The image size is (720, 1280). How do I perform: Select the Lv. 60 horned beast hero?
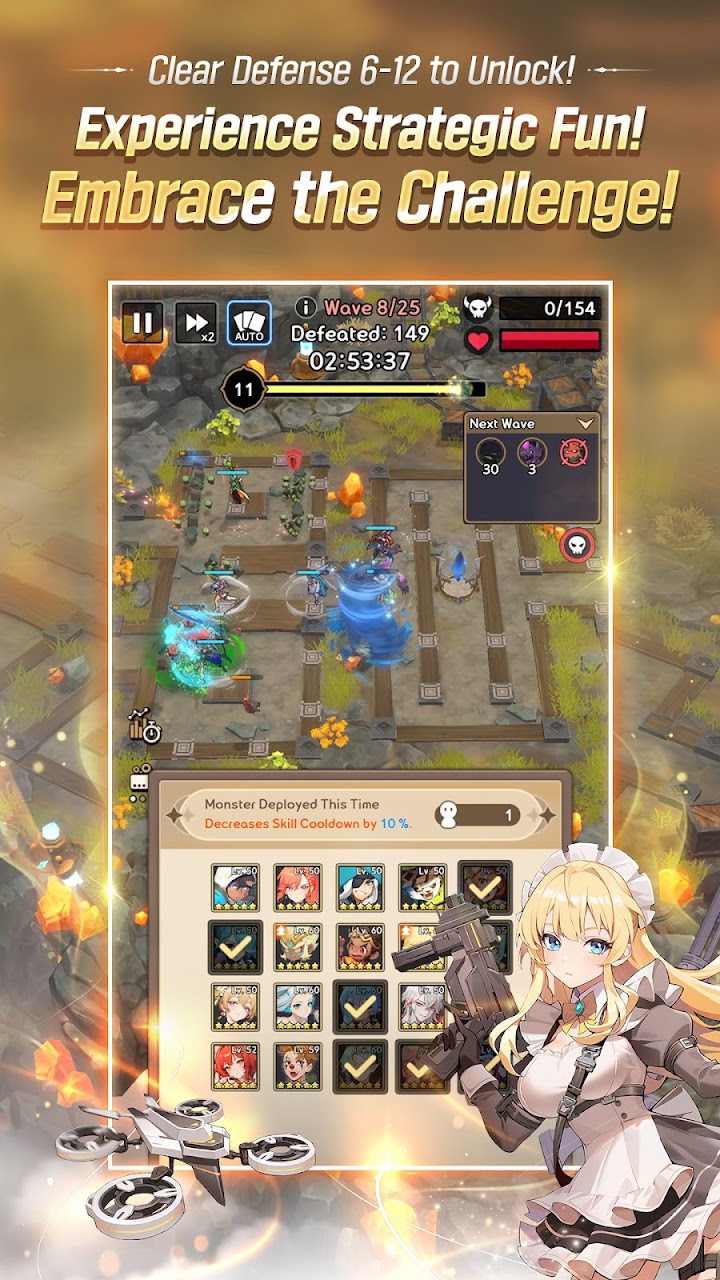(x=298, y=946)
